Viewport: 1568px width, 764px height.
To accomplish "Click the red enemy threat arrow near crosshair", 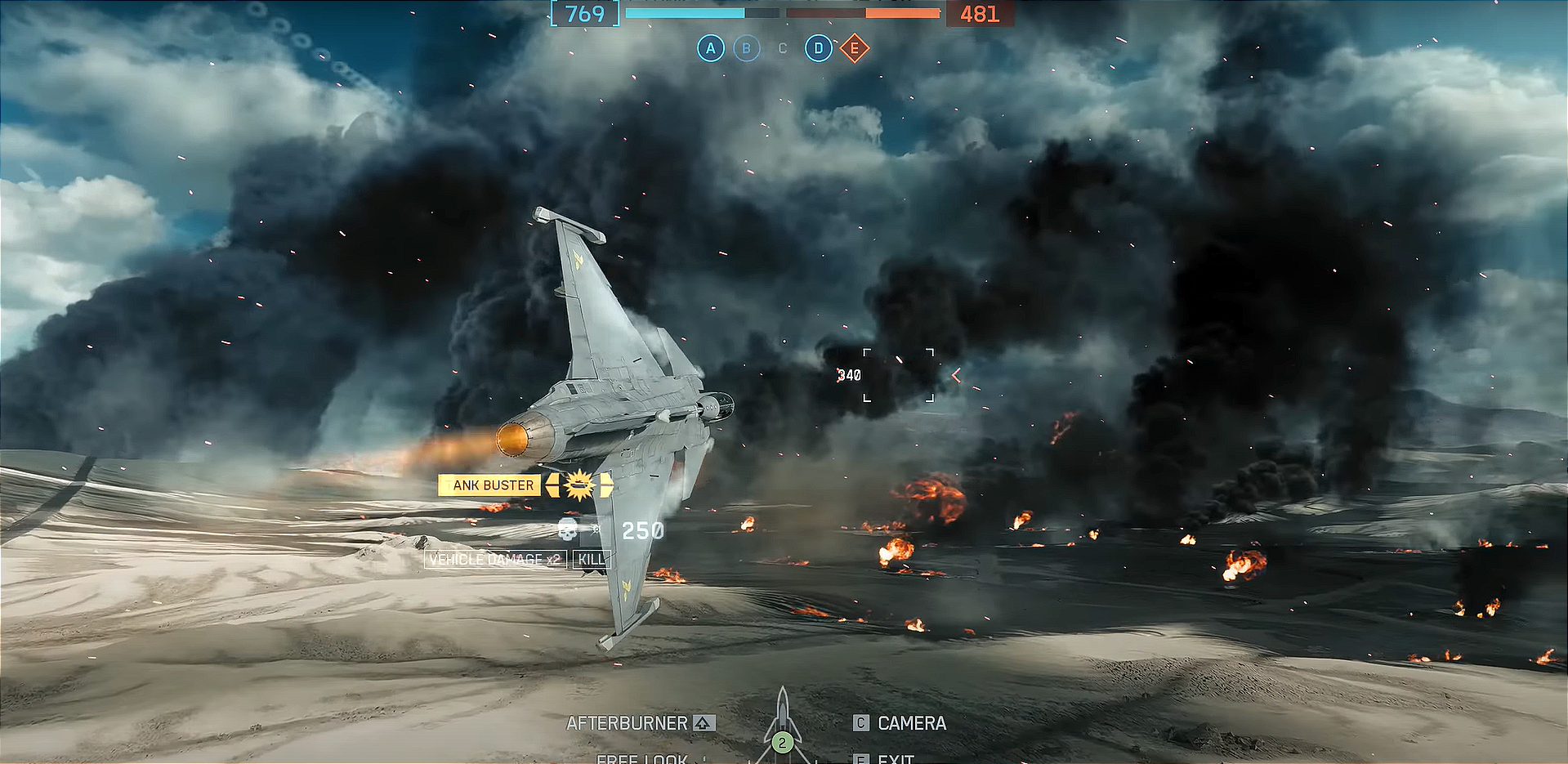I will pos(954,375).
